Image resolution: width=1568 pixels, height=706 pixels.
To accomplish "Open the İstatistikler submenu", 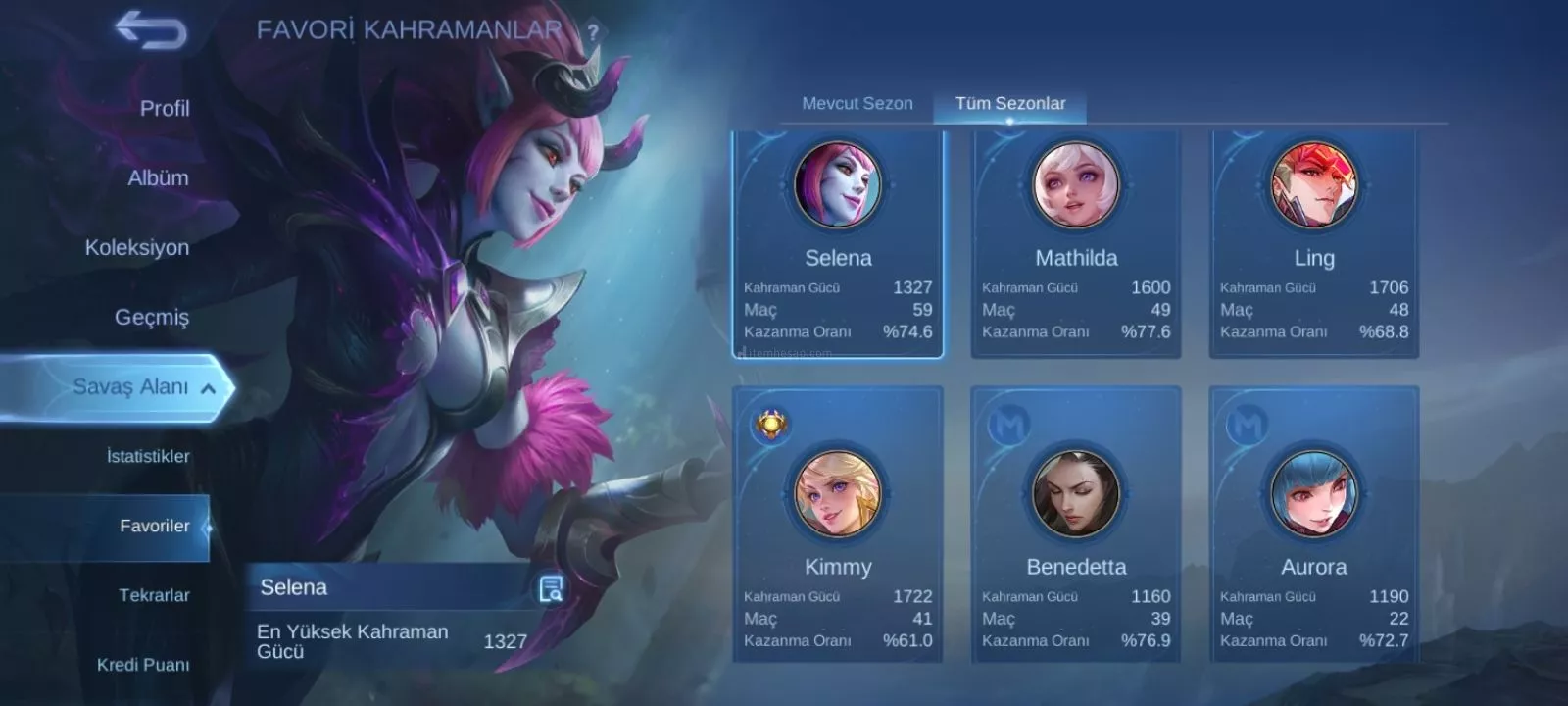I will (x=148, y=457).
